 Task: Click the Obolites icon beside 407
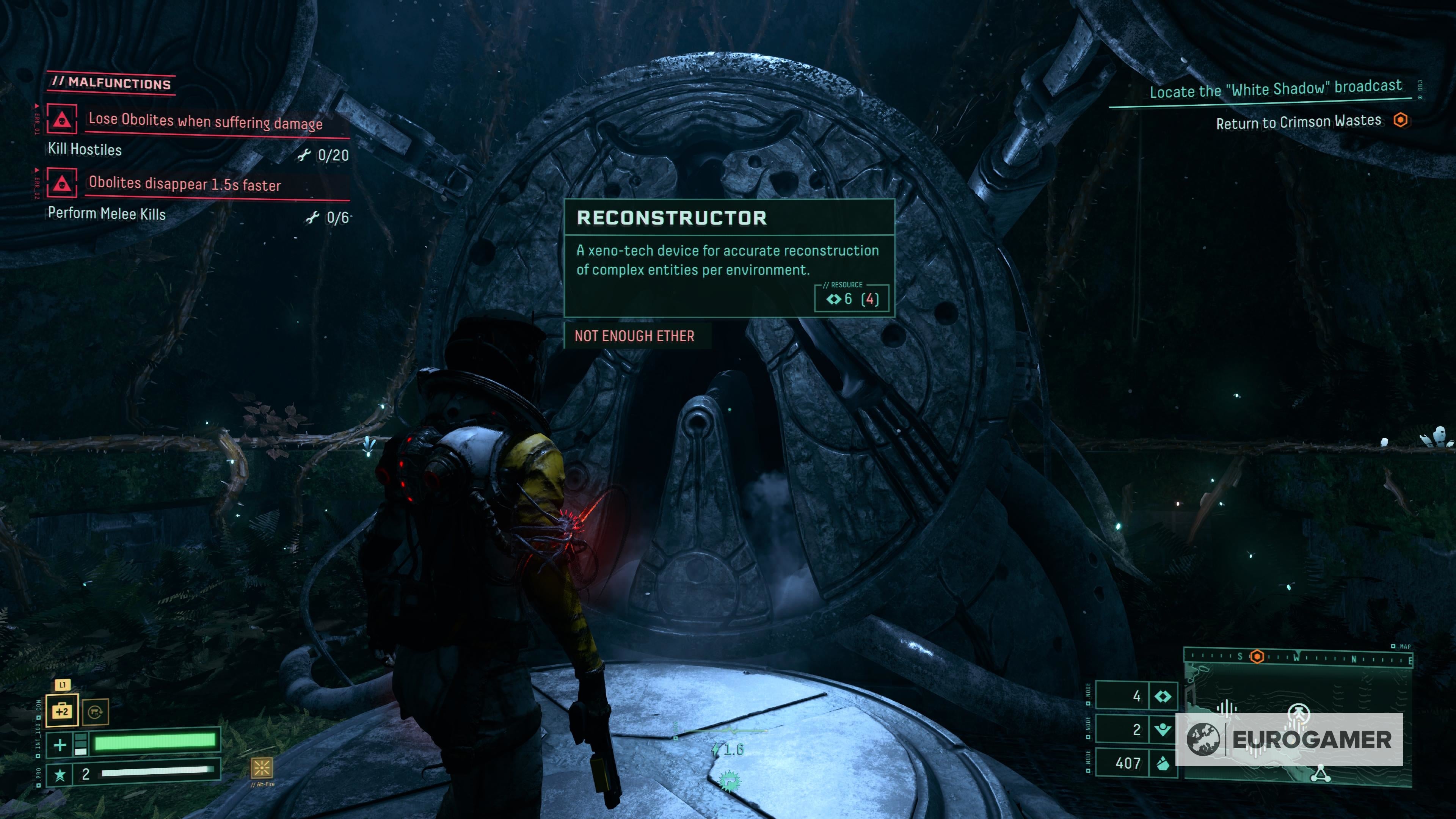1163,764
